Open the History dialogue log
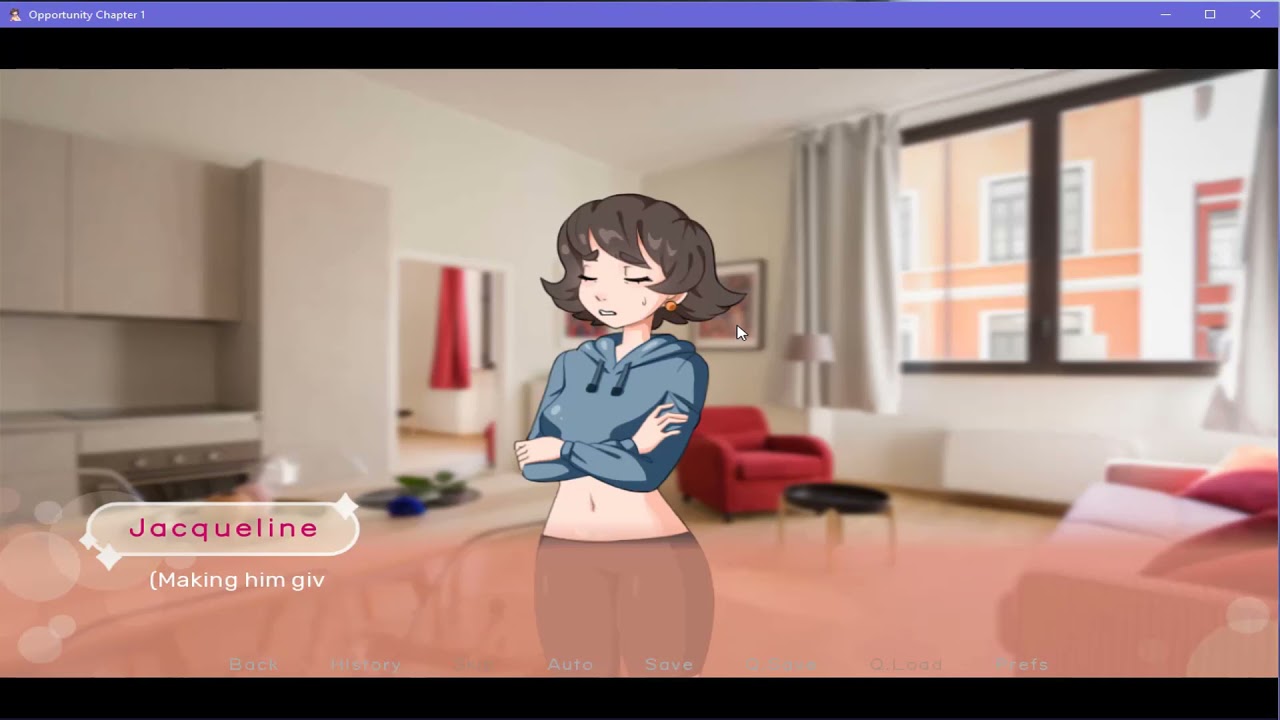Screen dimensions: 1280x720 [x=366, y=664]
